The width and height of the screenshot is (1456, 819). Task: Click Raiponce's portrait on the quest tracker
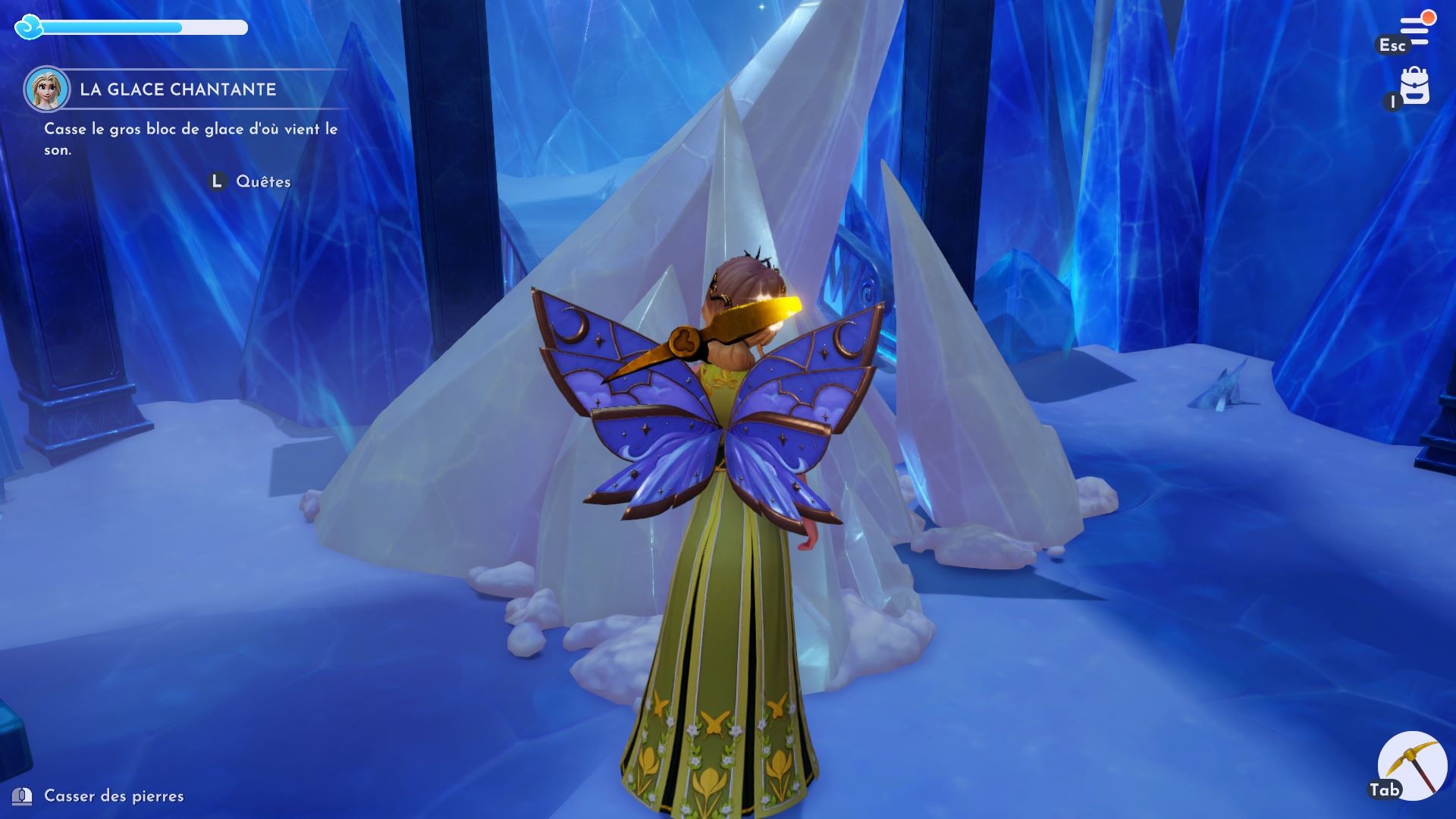point(48,91)
